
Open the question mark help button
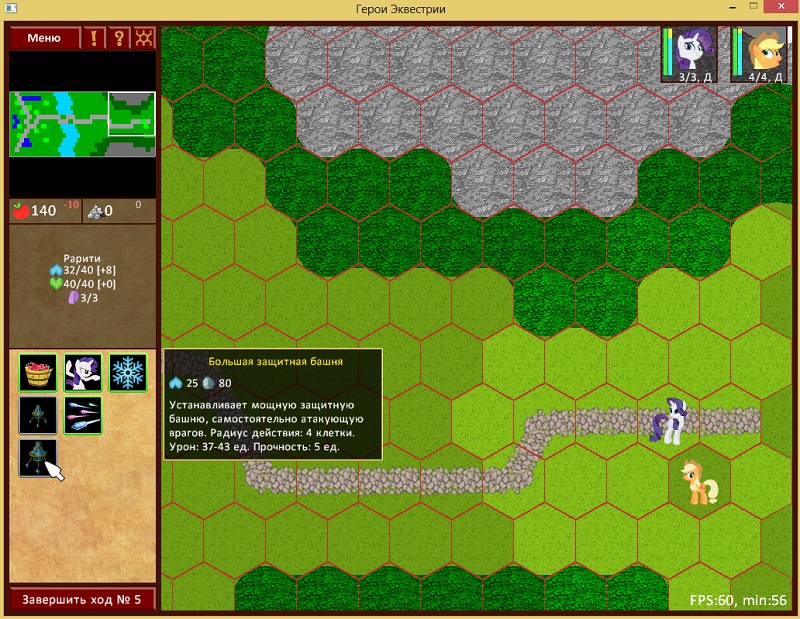pos(120,38)
